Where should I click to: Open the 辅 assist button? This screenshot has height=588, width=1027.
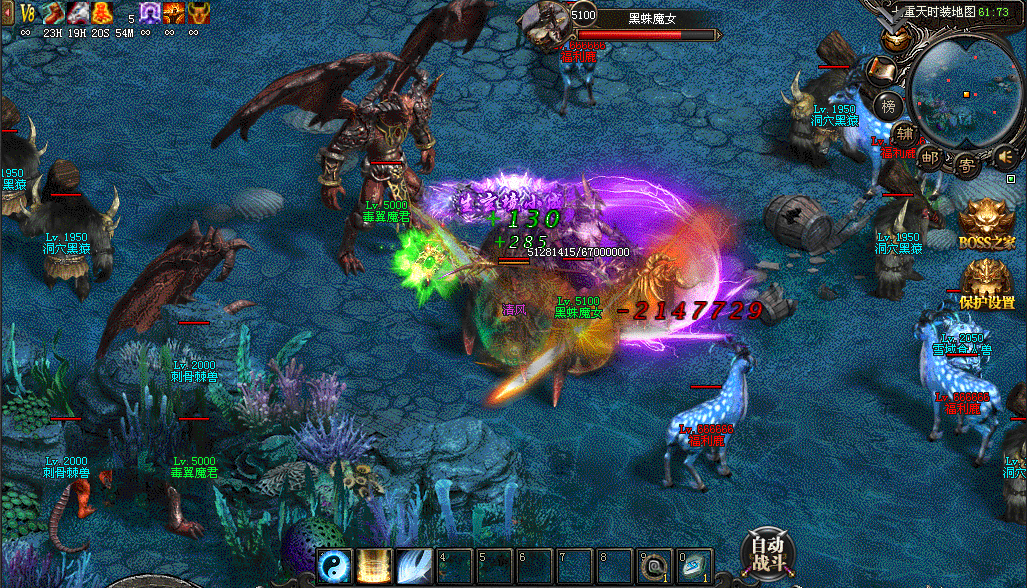[x=905, y=133]
